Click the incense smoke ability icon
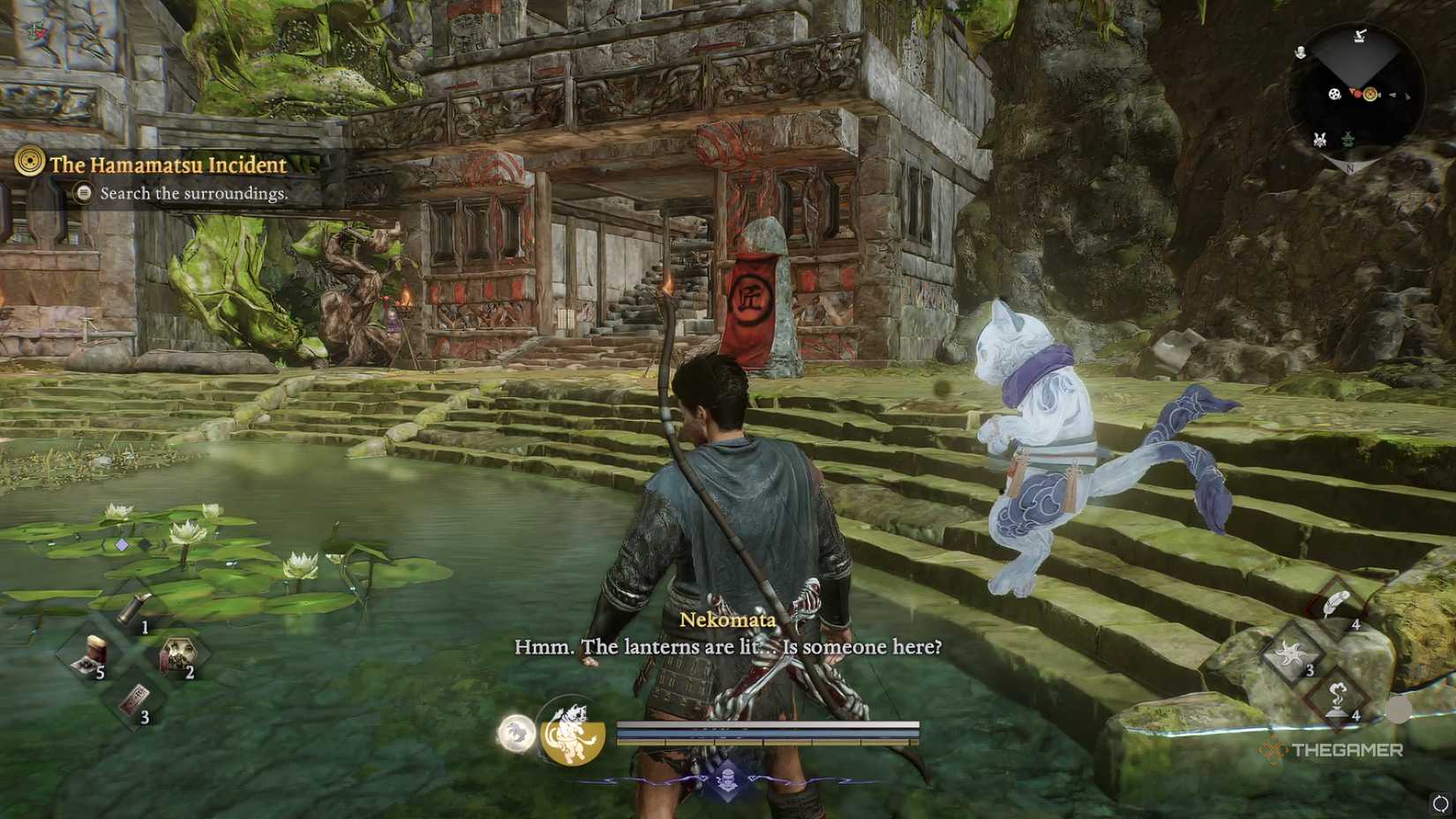 1337,698
